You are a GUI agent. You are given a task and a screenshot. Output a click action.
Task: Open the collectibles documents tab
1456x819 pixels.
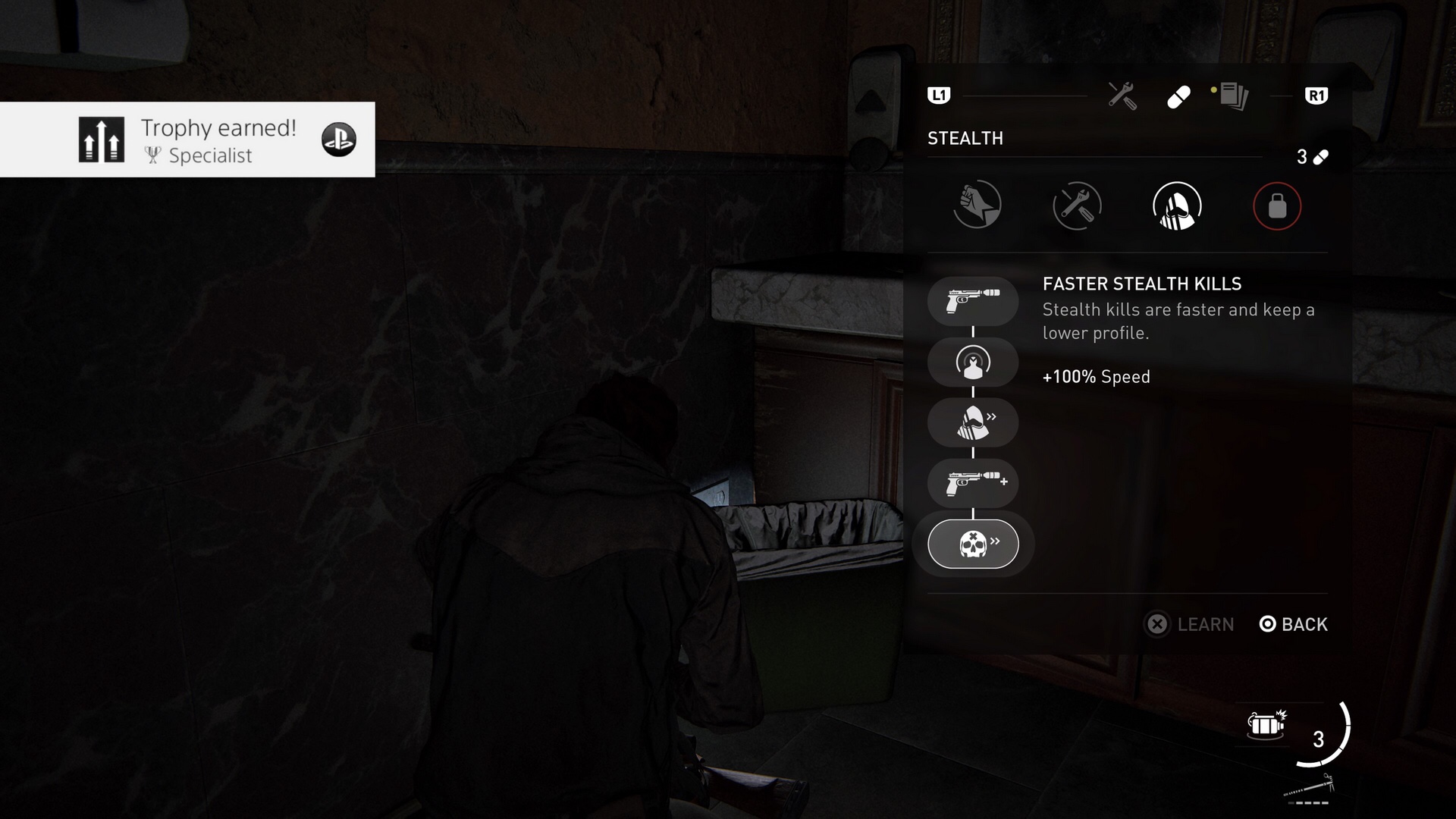click(x=1233, y=96)
